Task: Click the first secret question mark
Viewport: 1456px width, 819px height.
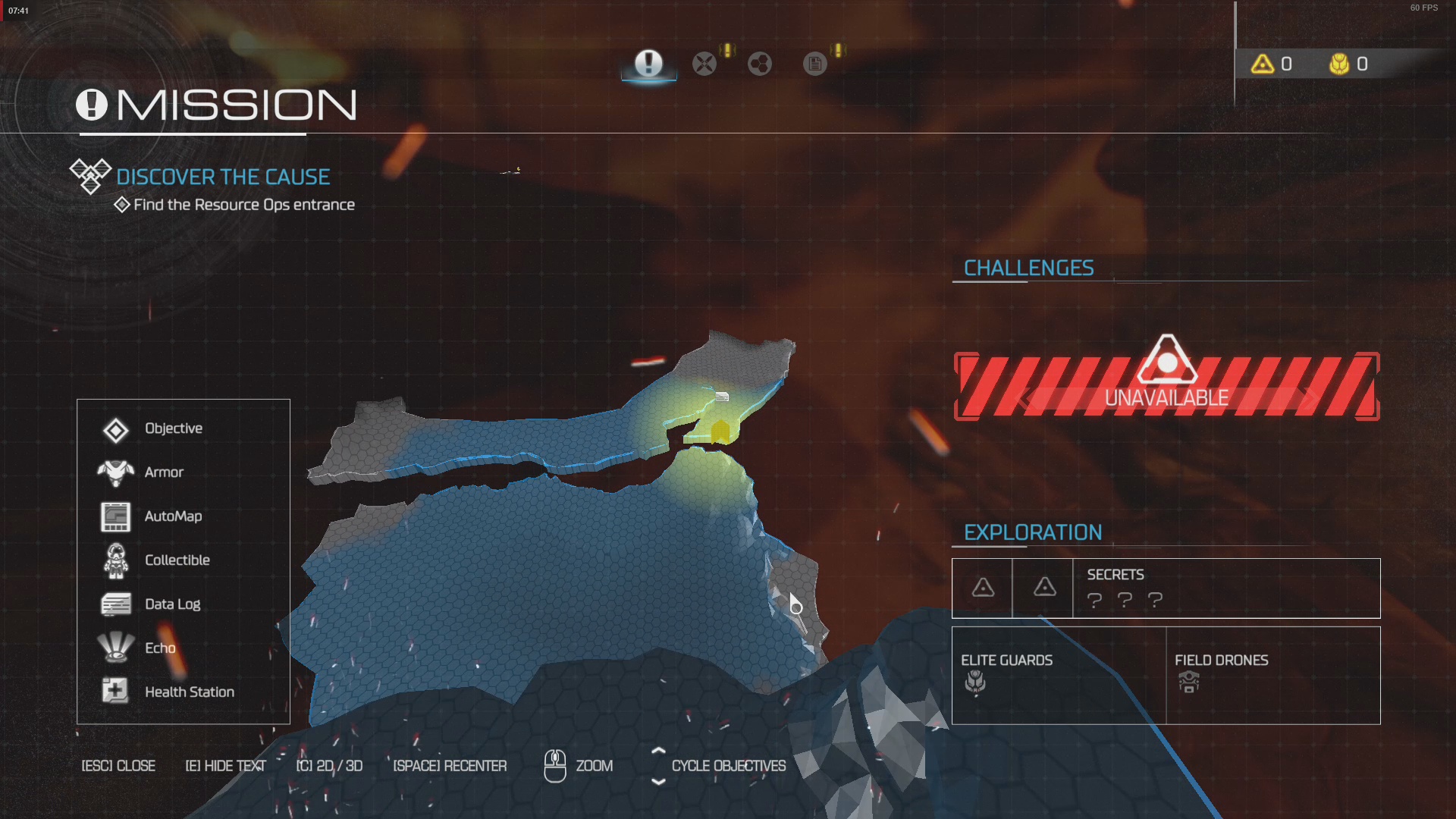Action: click(x=1094, y=601)
